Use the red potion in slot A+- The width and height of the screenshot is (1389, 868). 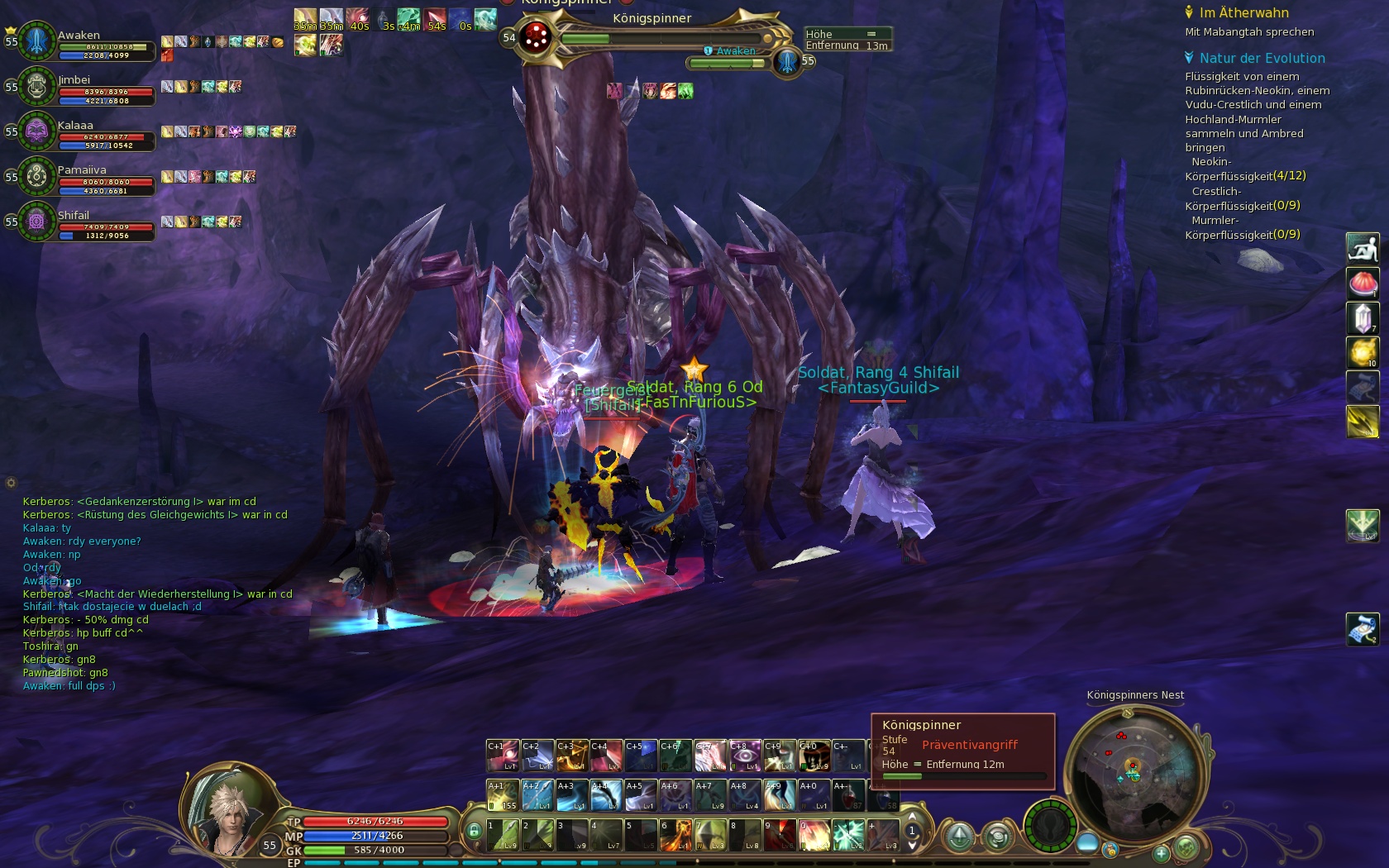(848, 796)
